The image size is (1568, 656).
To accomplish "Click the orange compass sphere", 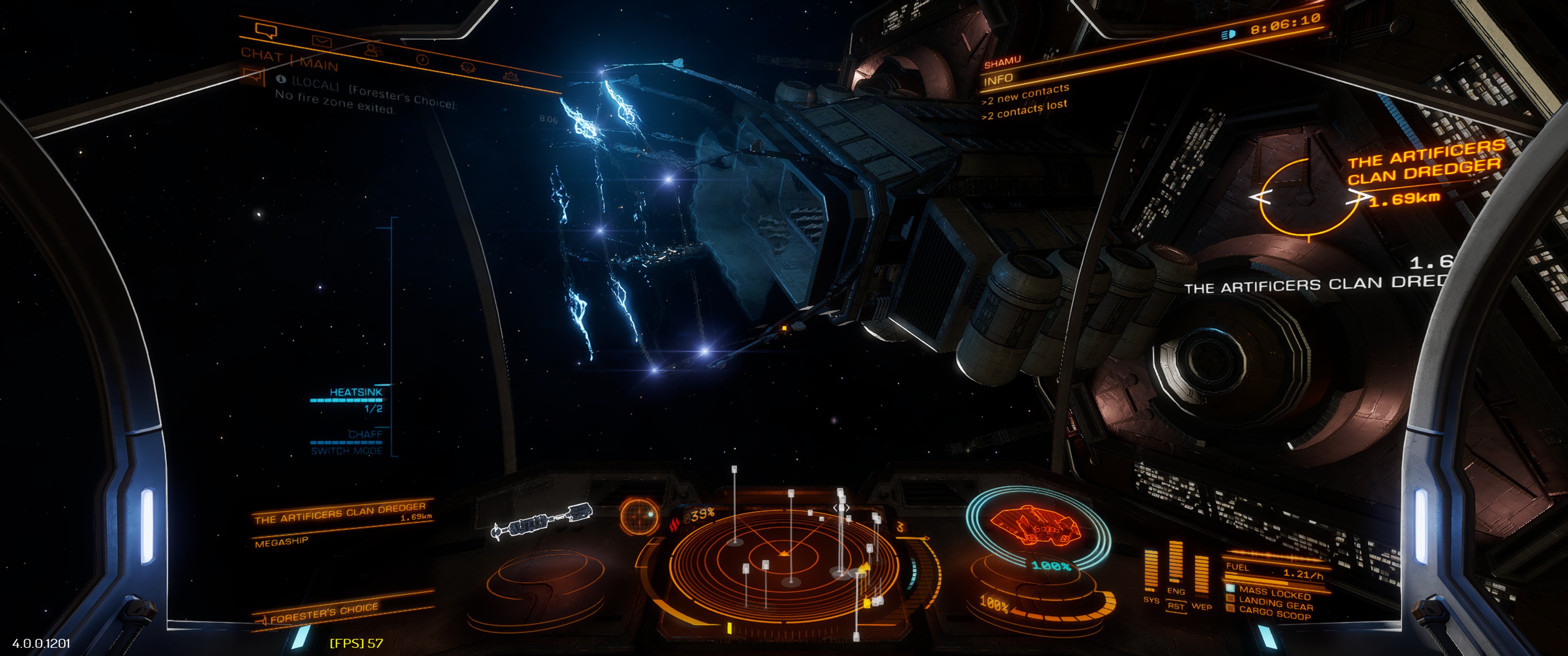I will point(639,516).
